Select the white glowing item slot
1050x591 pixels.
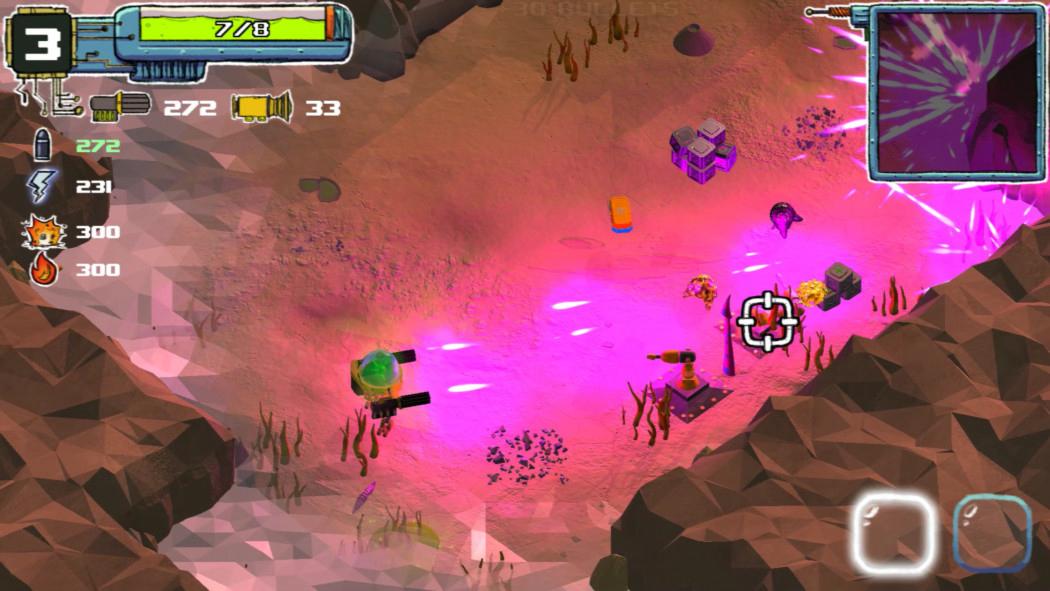pyautogui.click(x=893, y=534)
